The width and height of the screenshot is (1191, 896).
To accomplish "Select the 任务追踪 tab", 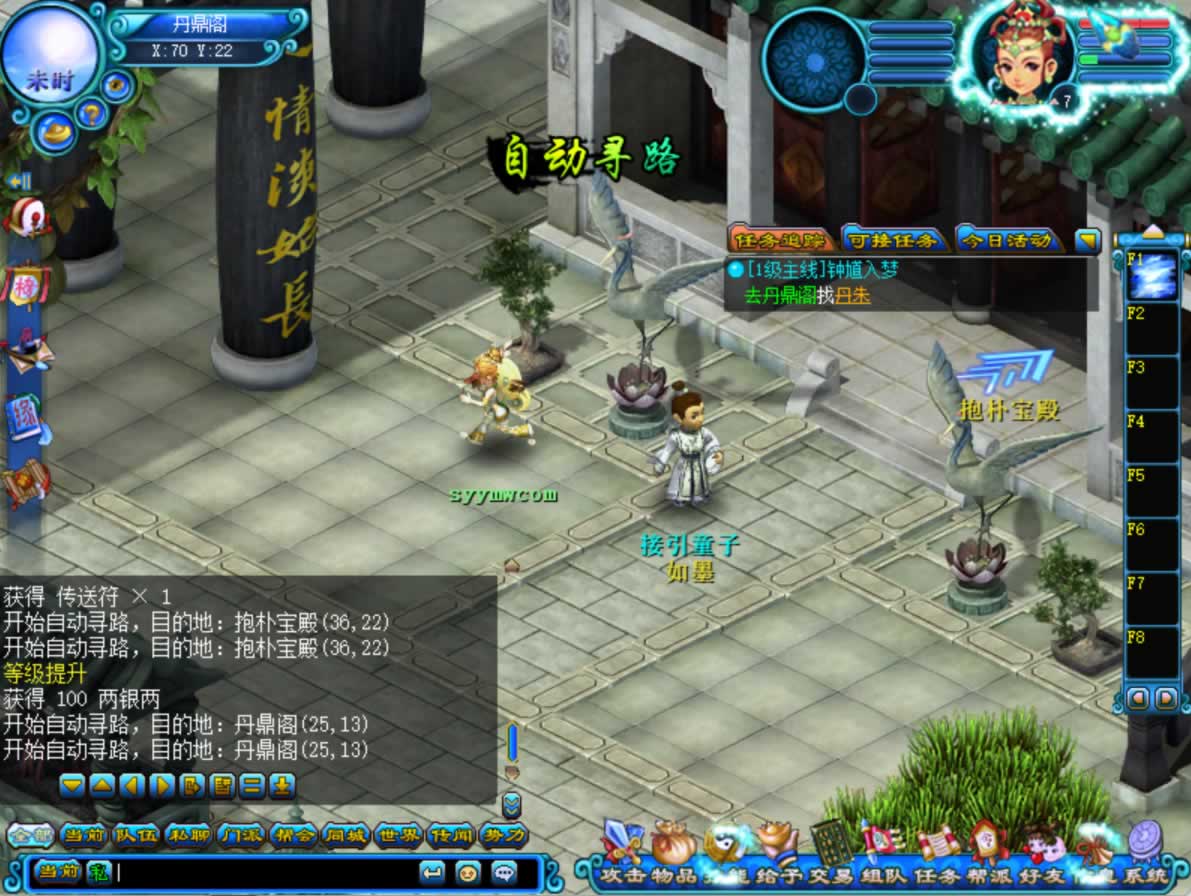I will (x=781, y=240).
